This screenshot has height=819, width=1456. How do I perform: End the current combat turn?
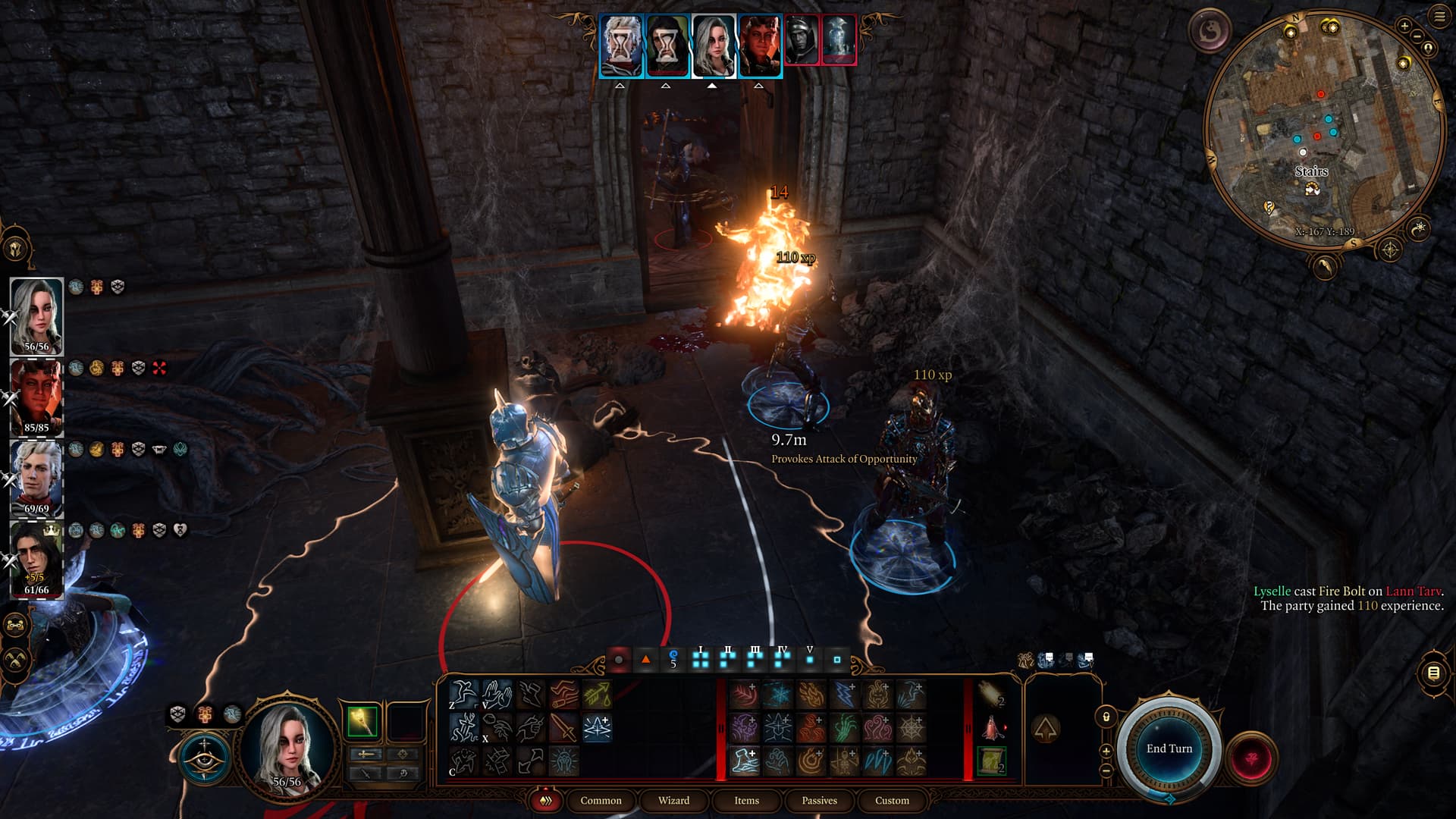[1169, 748]
